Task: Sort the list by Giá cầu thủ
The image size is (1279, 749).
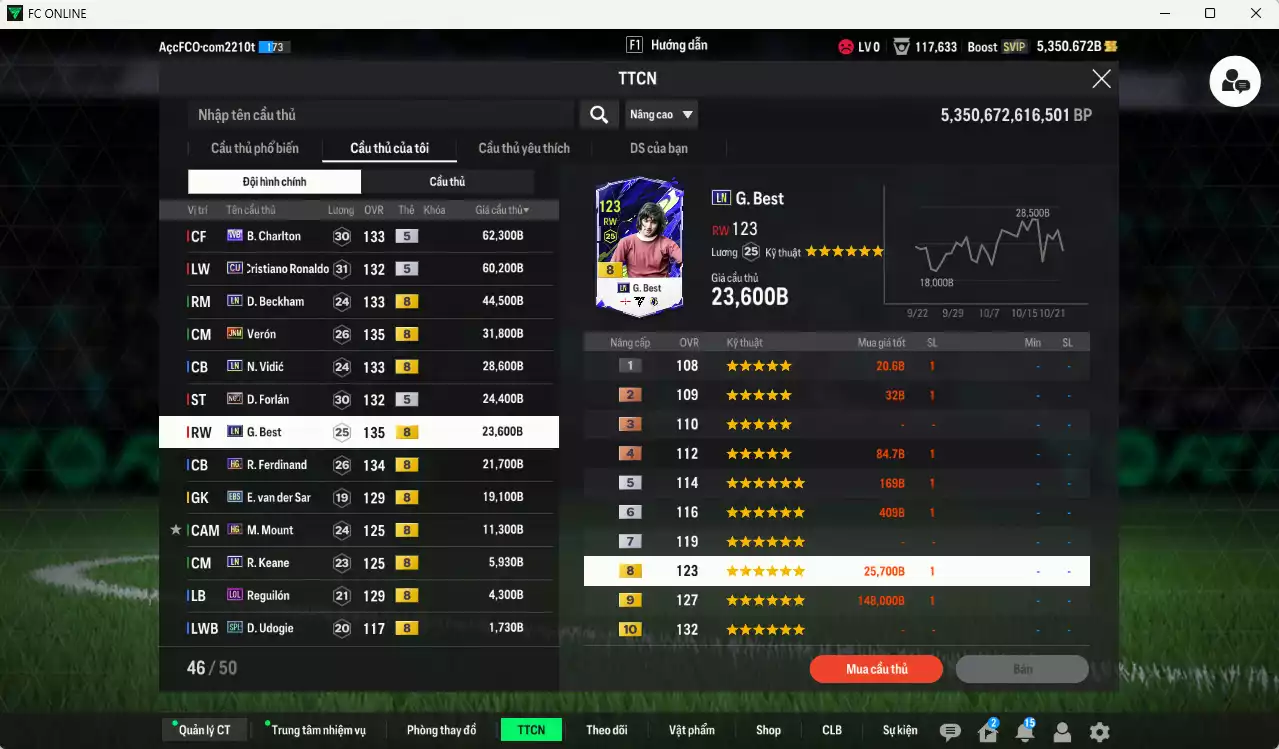Action: pos(502,210)
